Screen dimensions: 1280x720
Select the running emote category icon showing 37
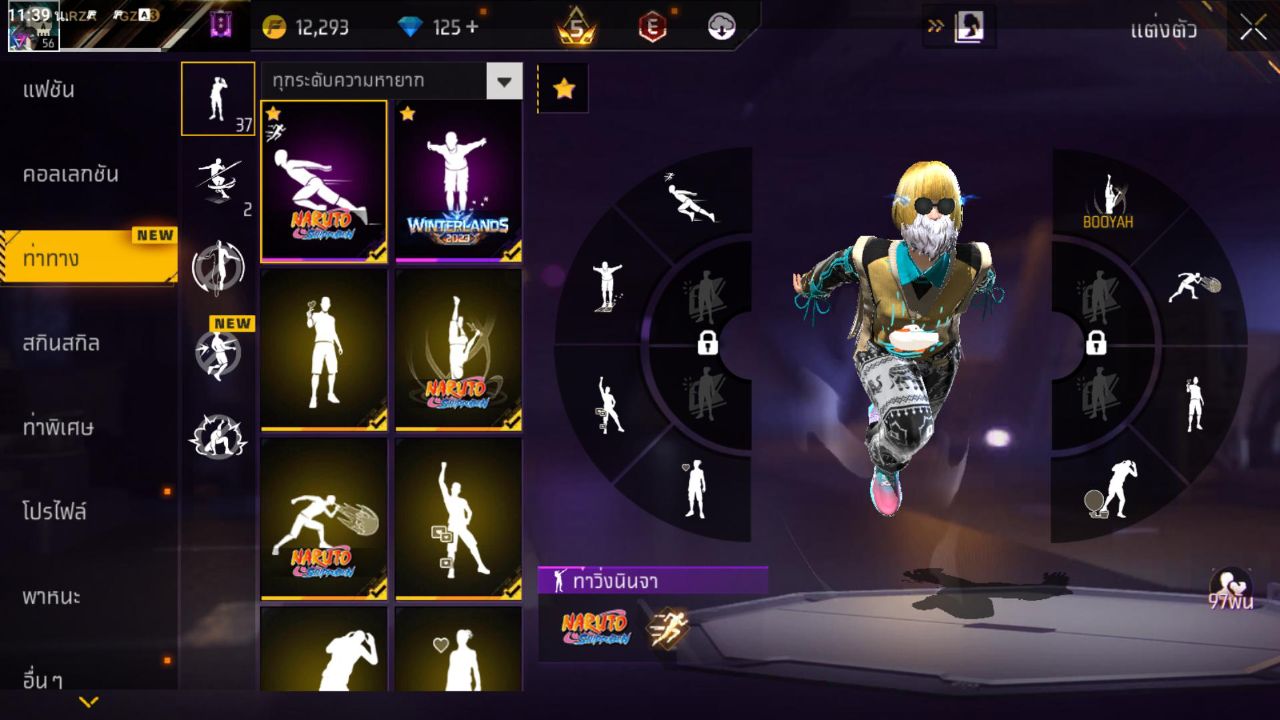click(x=218, y=97)
